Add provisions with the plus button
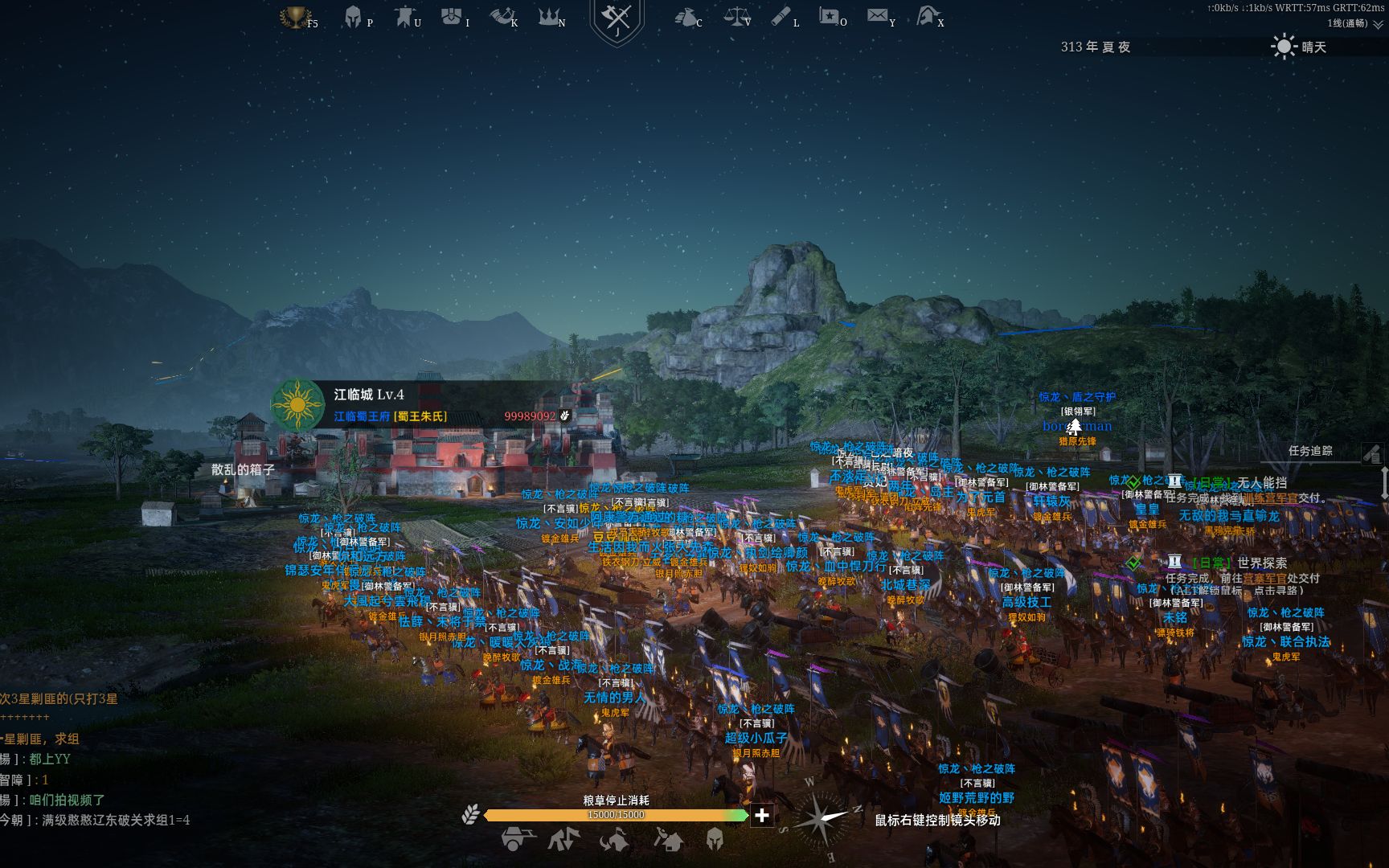This screenshot has width=1389, height=868. tap(761, 816)
